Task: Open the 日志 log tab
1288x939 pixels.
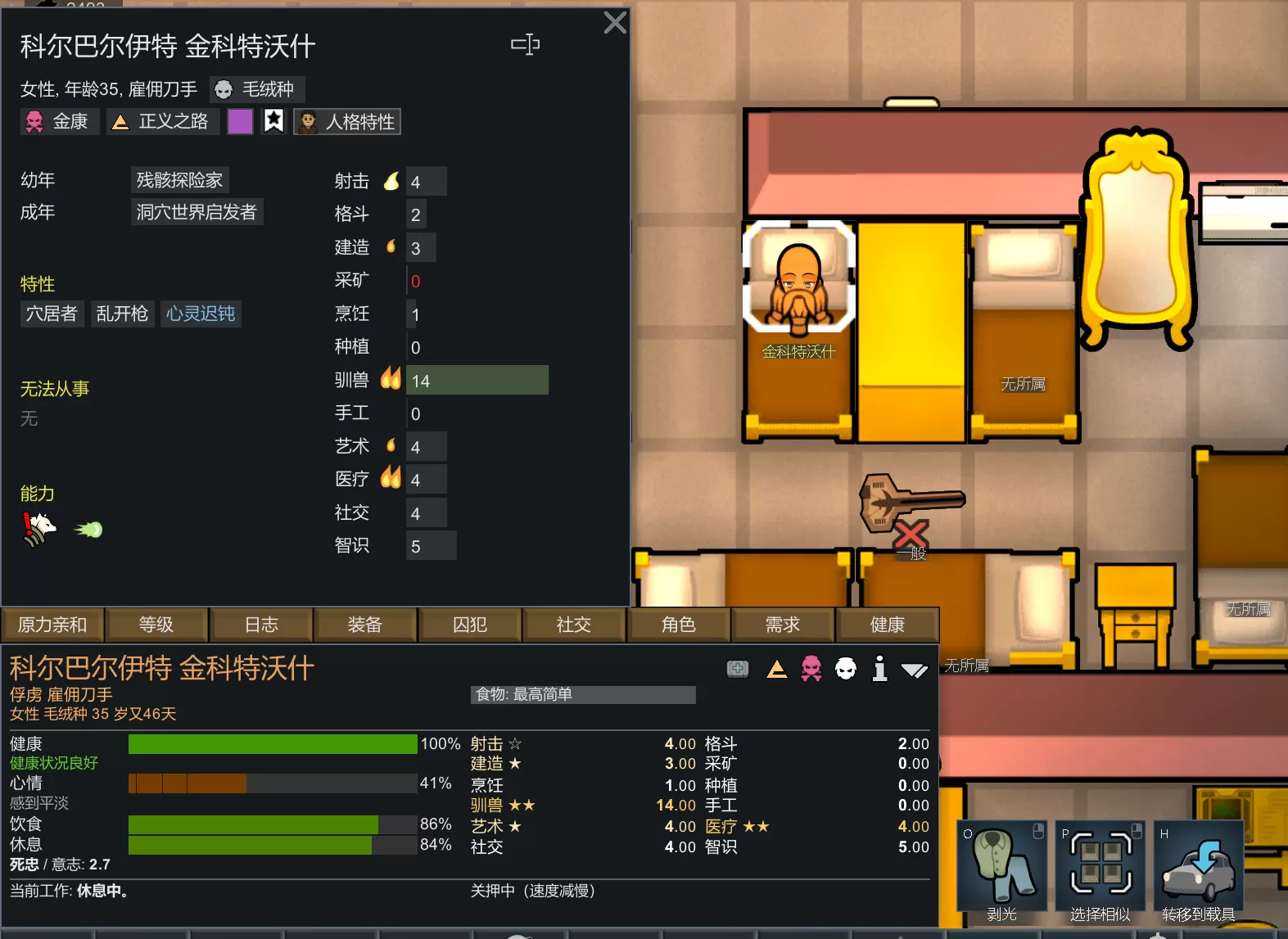Action: 261,625
